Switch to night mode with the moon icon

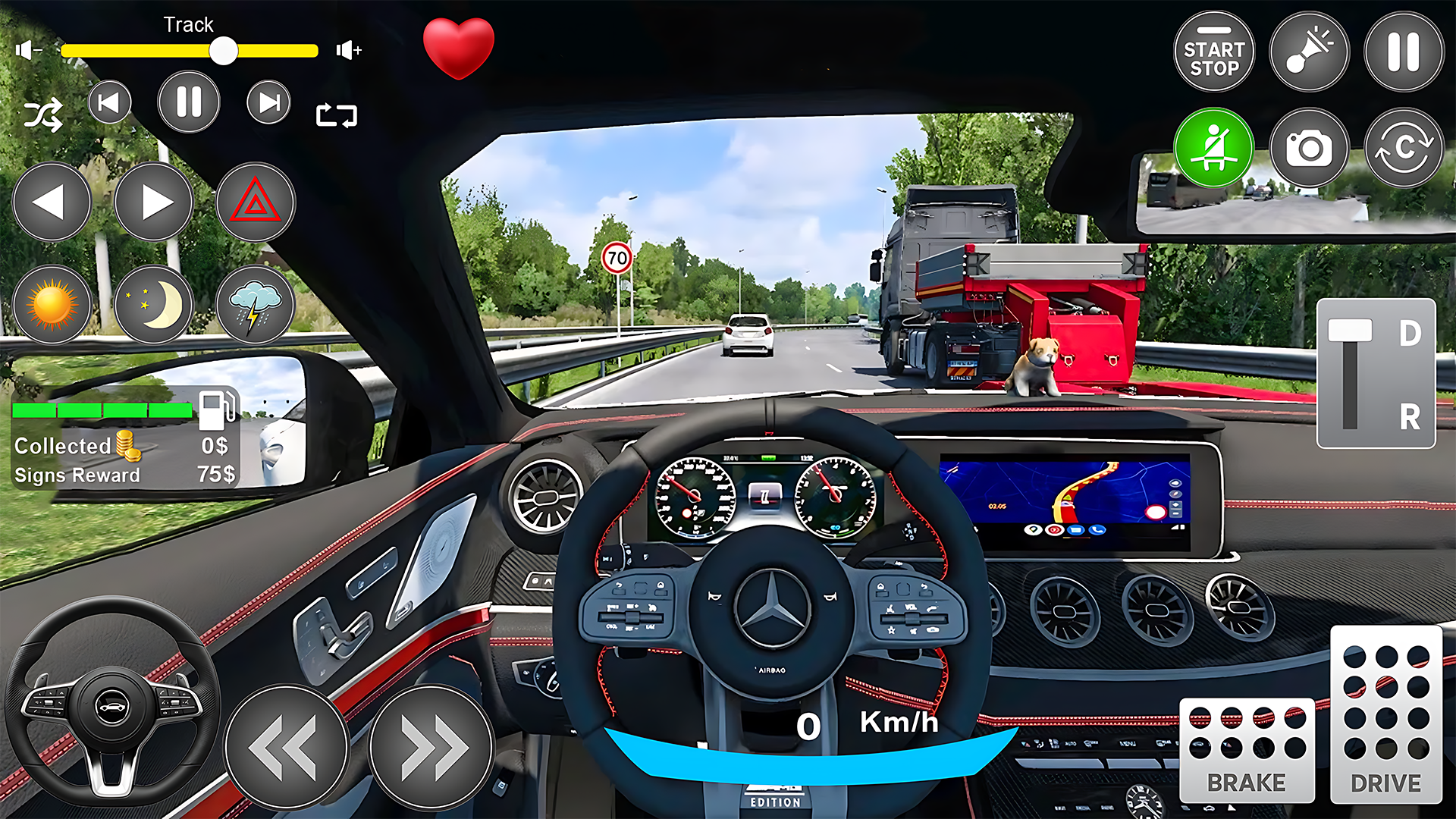click(154, 305)
